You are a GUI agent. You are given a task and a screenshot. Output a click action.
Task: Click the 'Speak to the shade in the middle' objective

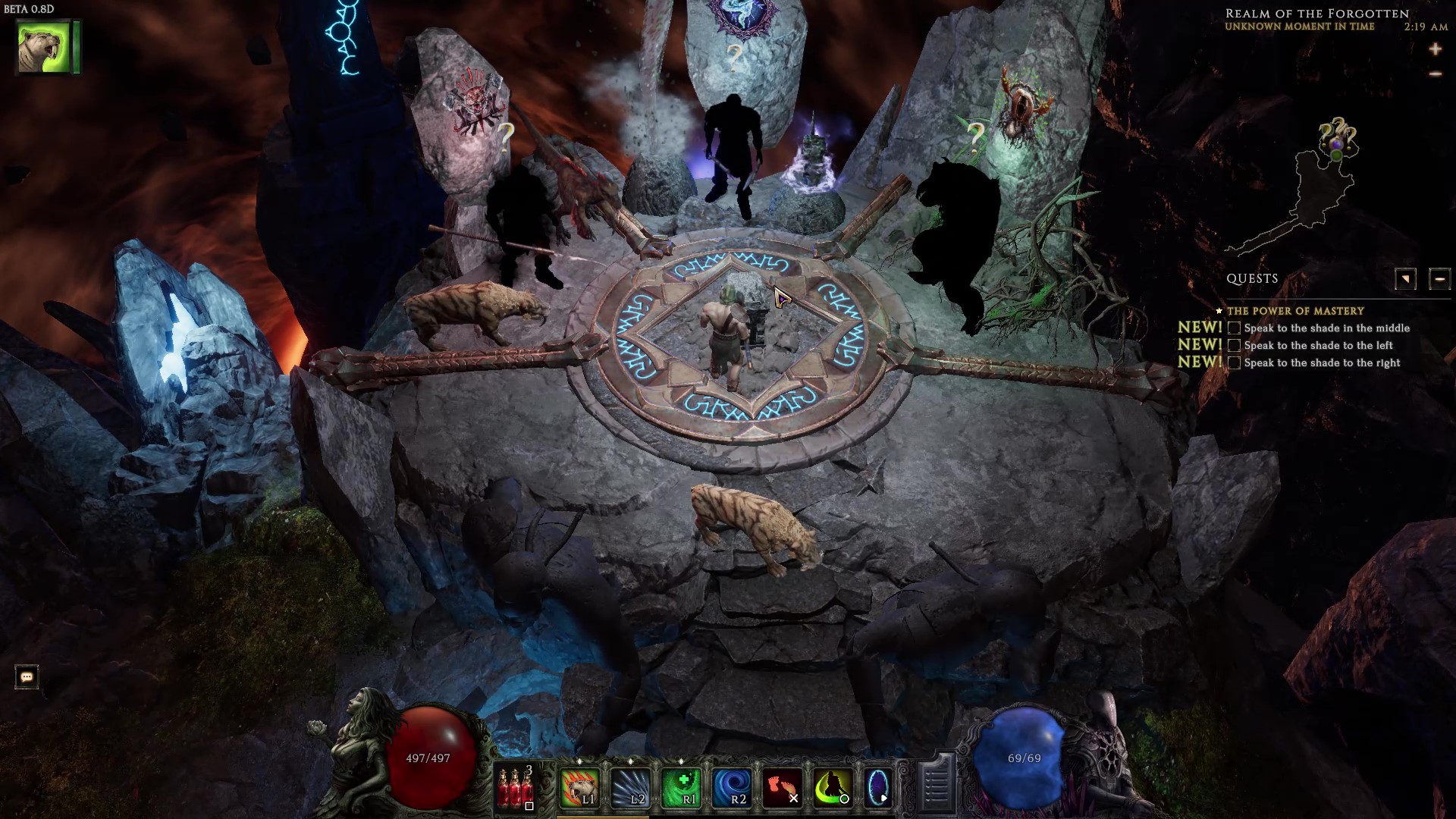tap(1326, 328)
